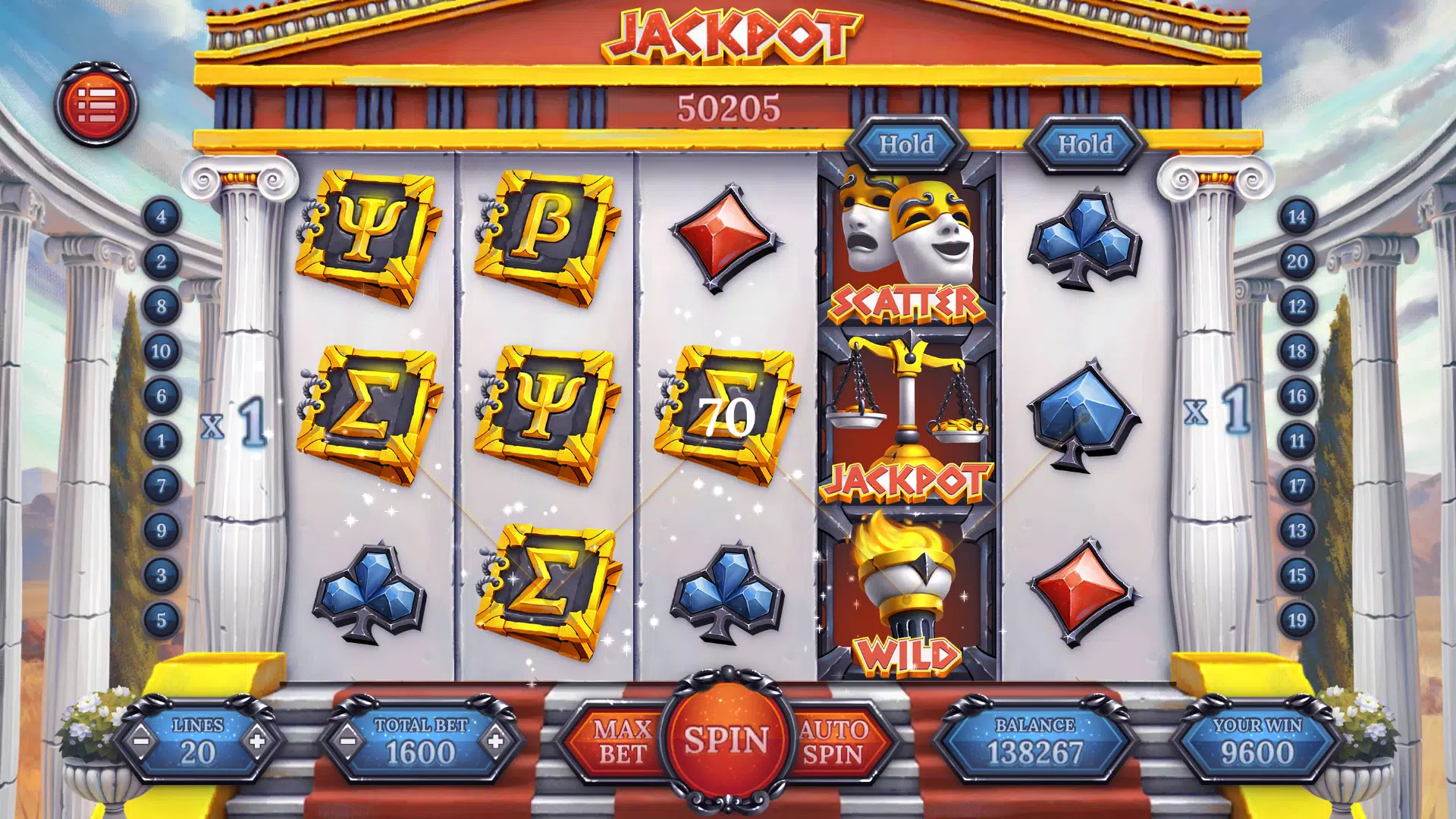Screen dimensions: 1456x819
Task: Enable Hold on the fourth reel
Action: [x=906, y=144]
